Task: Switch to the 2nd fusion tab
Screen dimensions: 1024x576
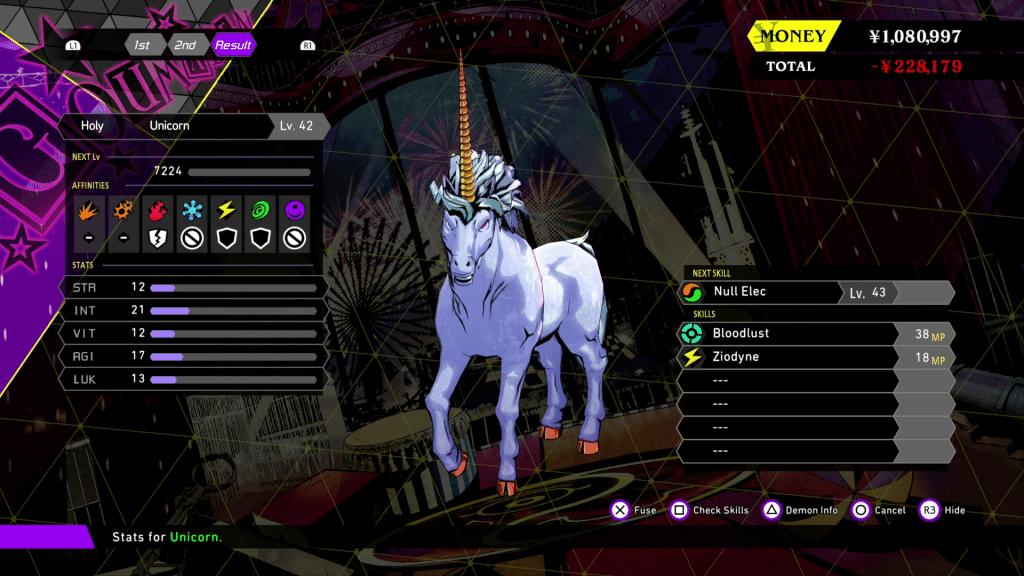Action: pyautogui.click(x=185, y=45)
